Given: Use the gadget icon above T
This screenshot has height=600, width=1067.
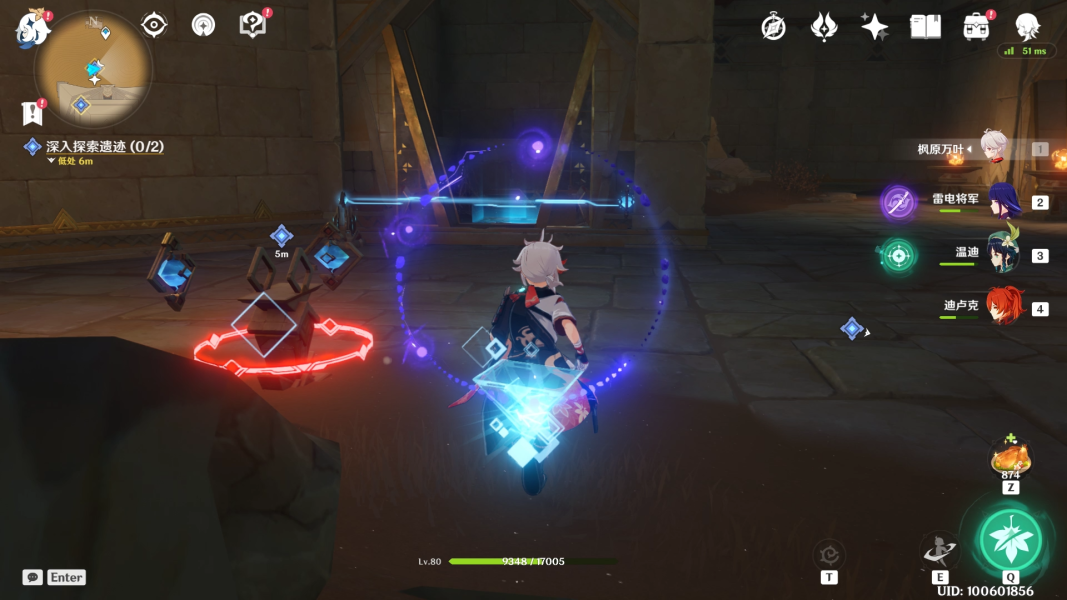Looking at the screenshot, I should (x=829, y=553).
